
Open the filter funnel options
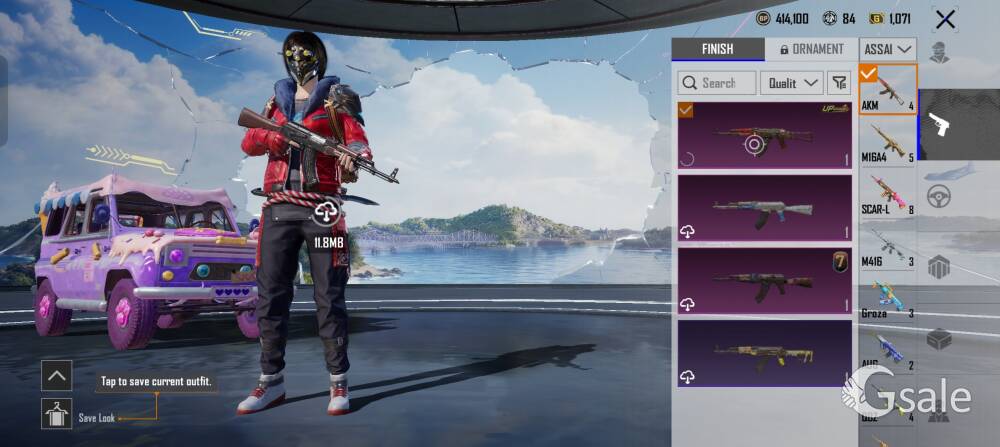click(x=840, y=83)
